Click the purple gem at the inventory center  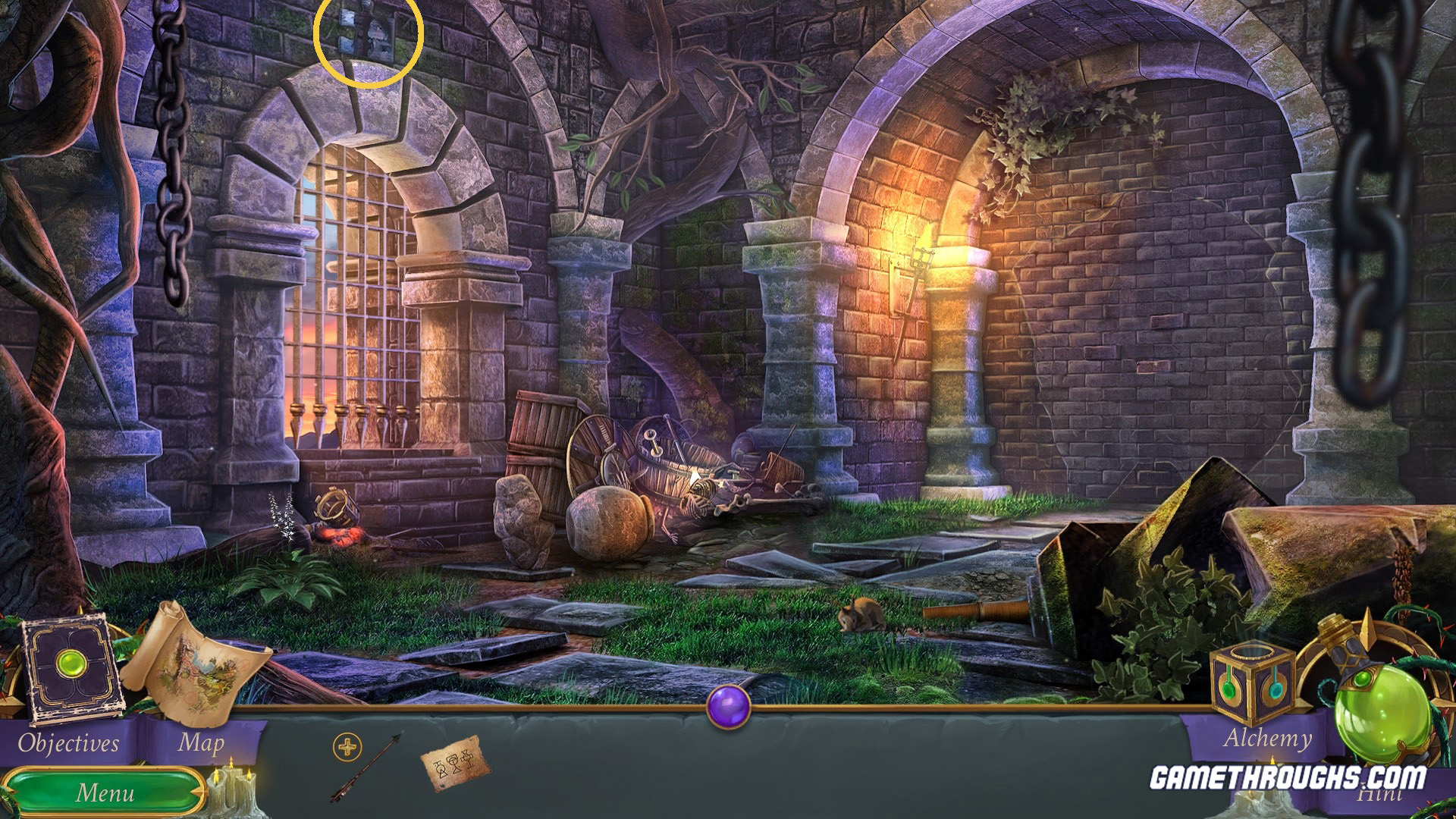click(730, 707)
